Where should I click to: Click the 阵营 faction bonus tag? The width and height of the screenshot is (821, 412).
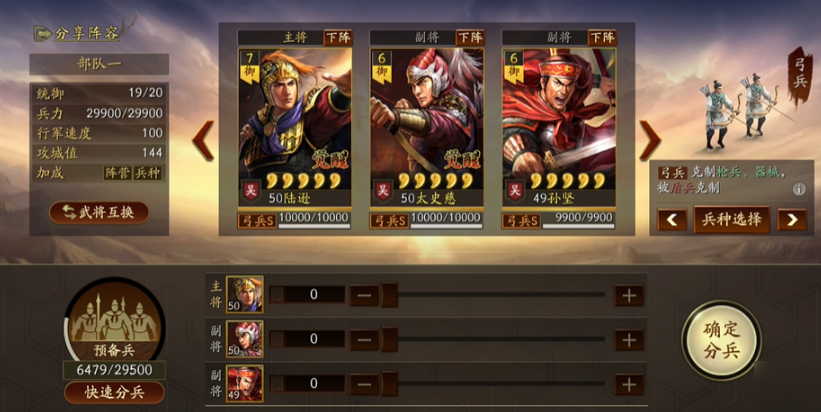[118, 172]
